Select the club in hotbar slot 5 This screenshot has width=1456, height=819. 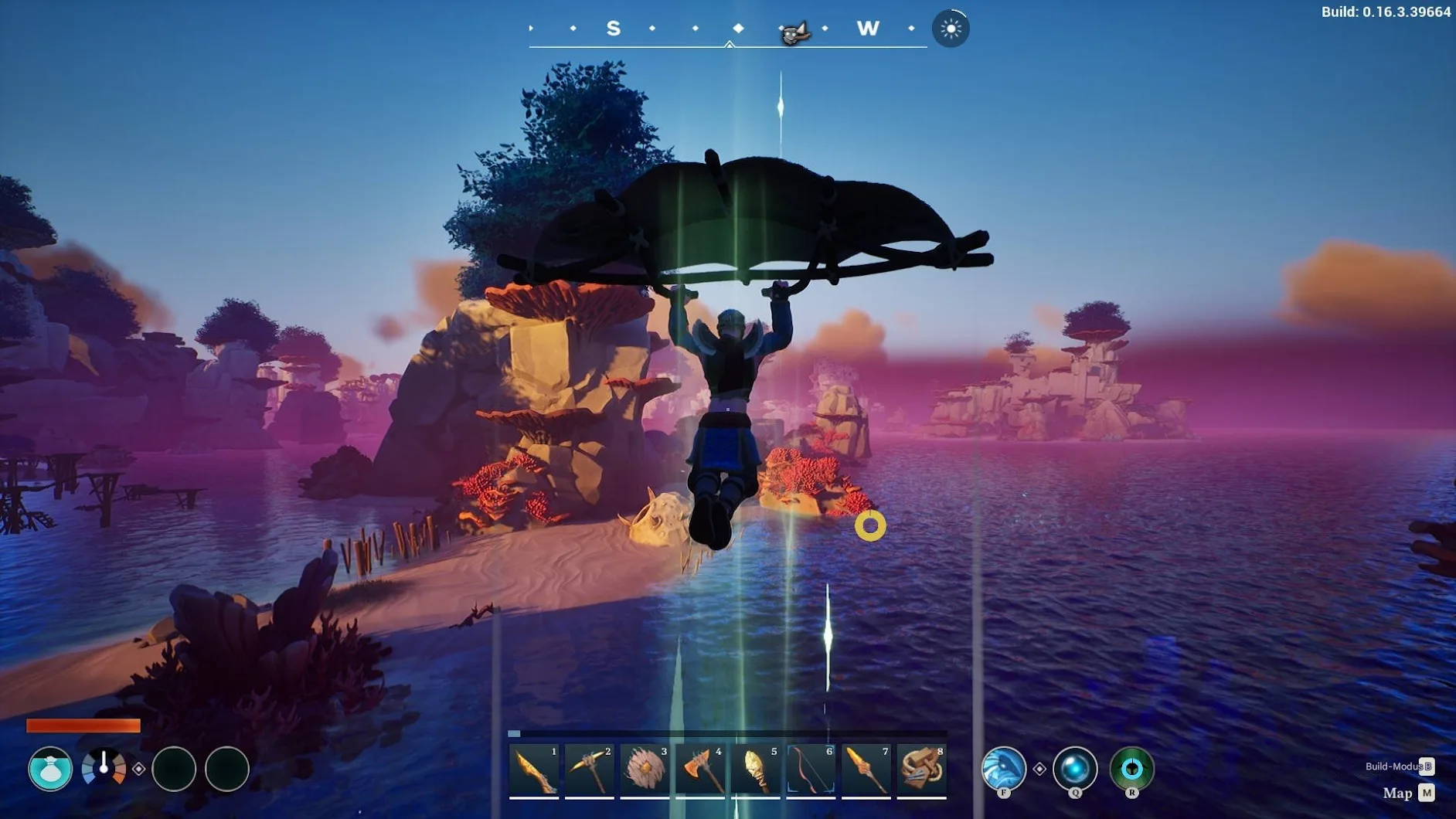tap(755, 770)
